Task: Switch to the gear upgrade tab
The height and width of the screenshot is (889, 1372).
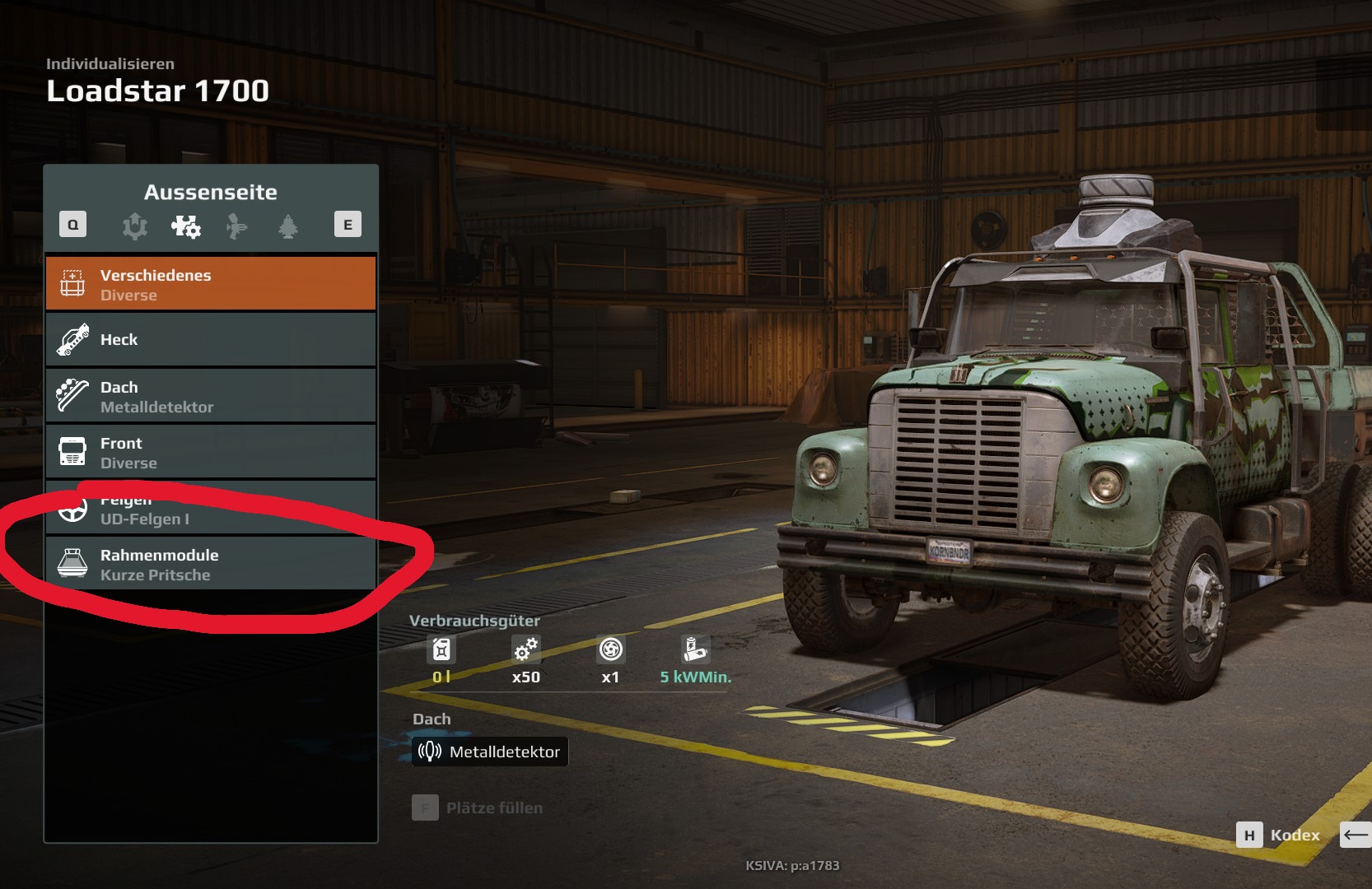Action: 135,226
